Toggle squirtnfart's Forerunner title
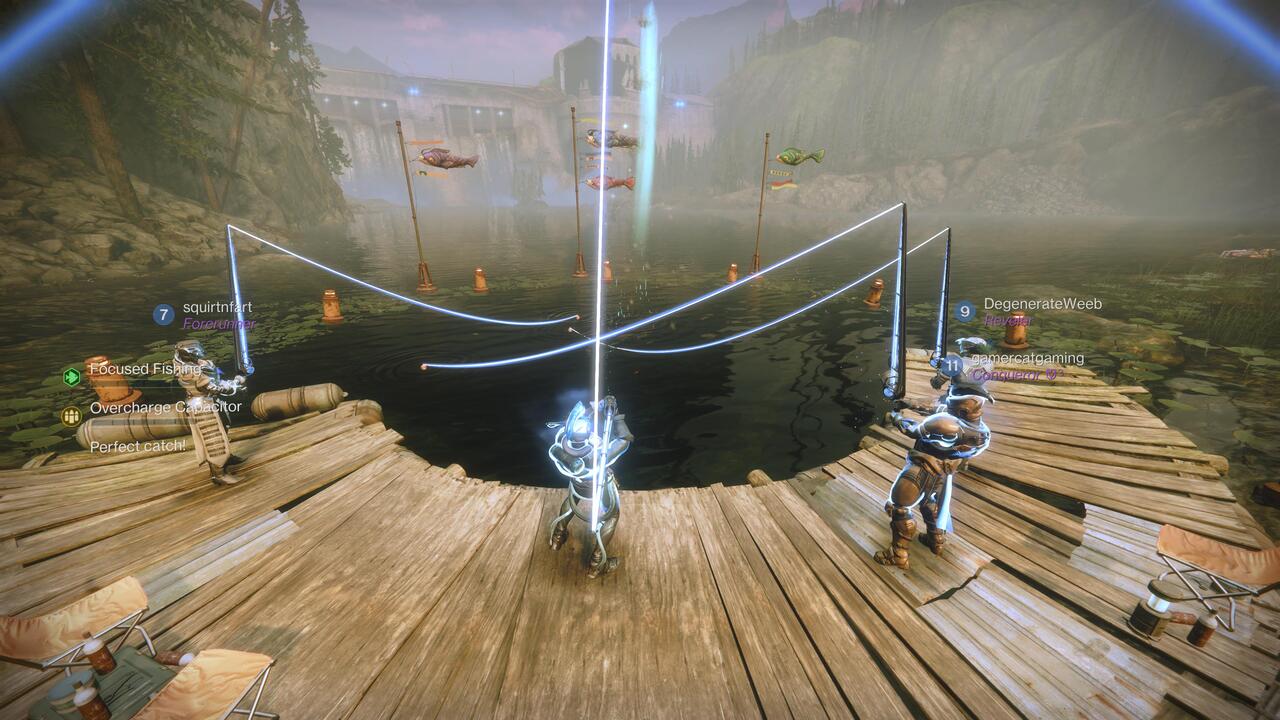Screen dimensions: 1280x720 219,323
